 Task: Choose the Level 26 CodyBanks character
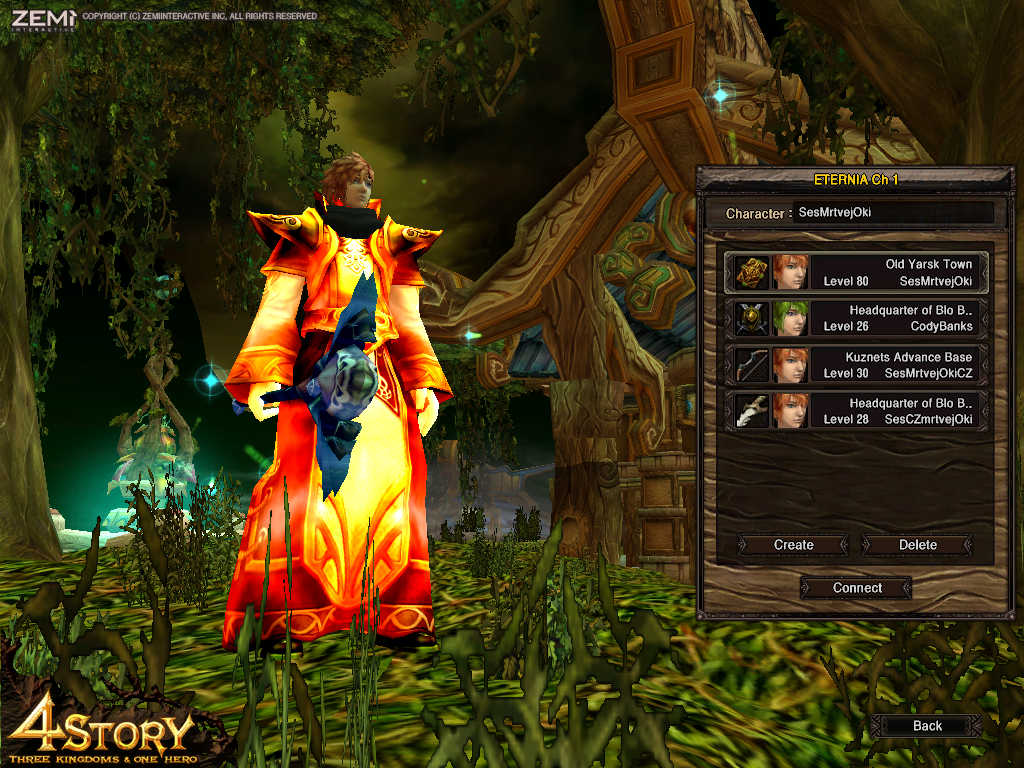857,318
